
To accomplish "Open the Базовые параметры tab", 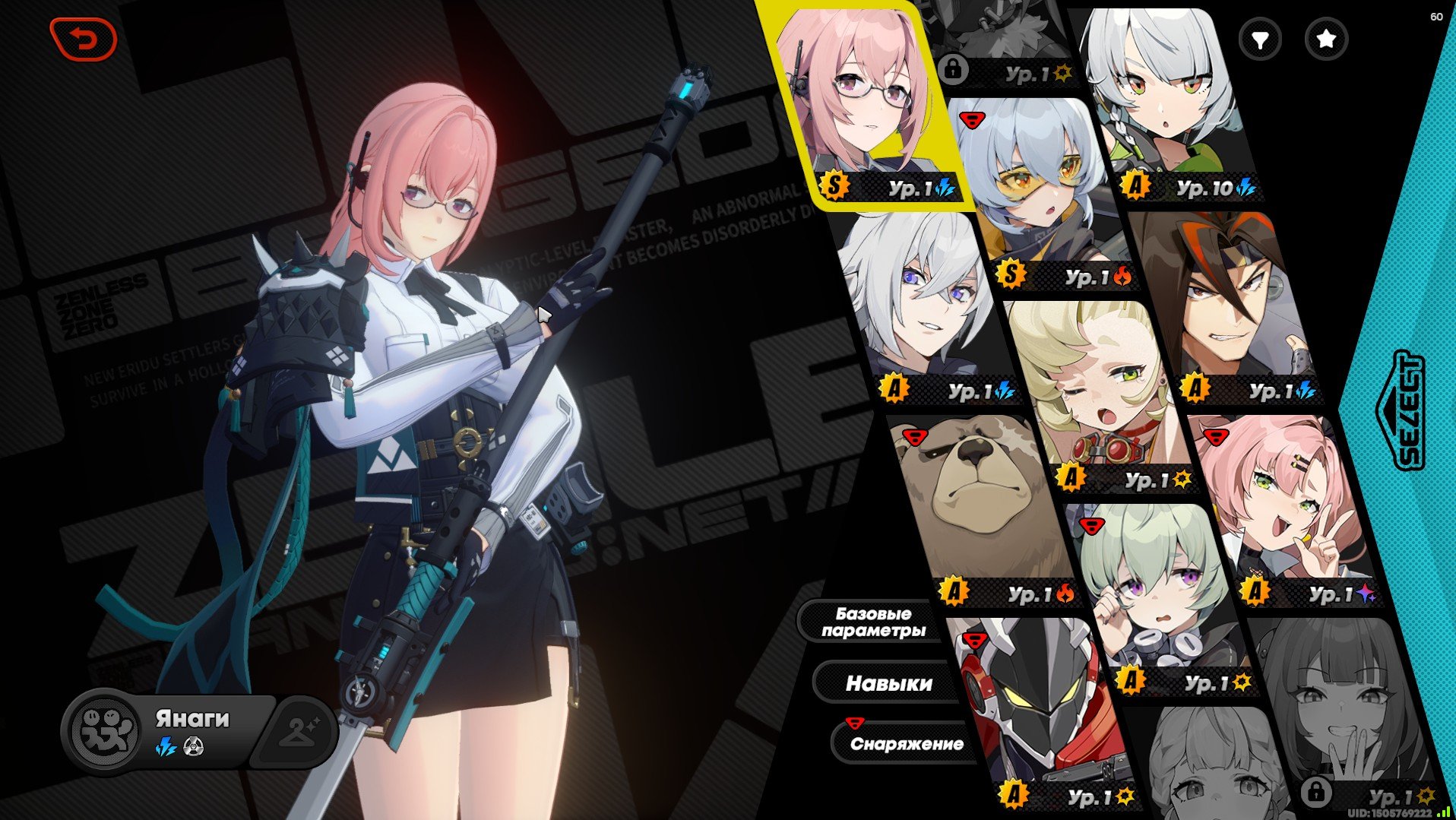I will 873,622.
